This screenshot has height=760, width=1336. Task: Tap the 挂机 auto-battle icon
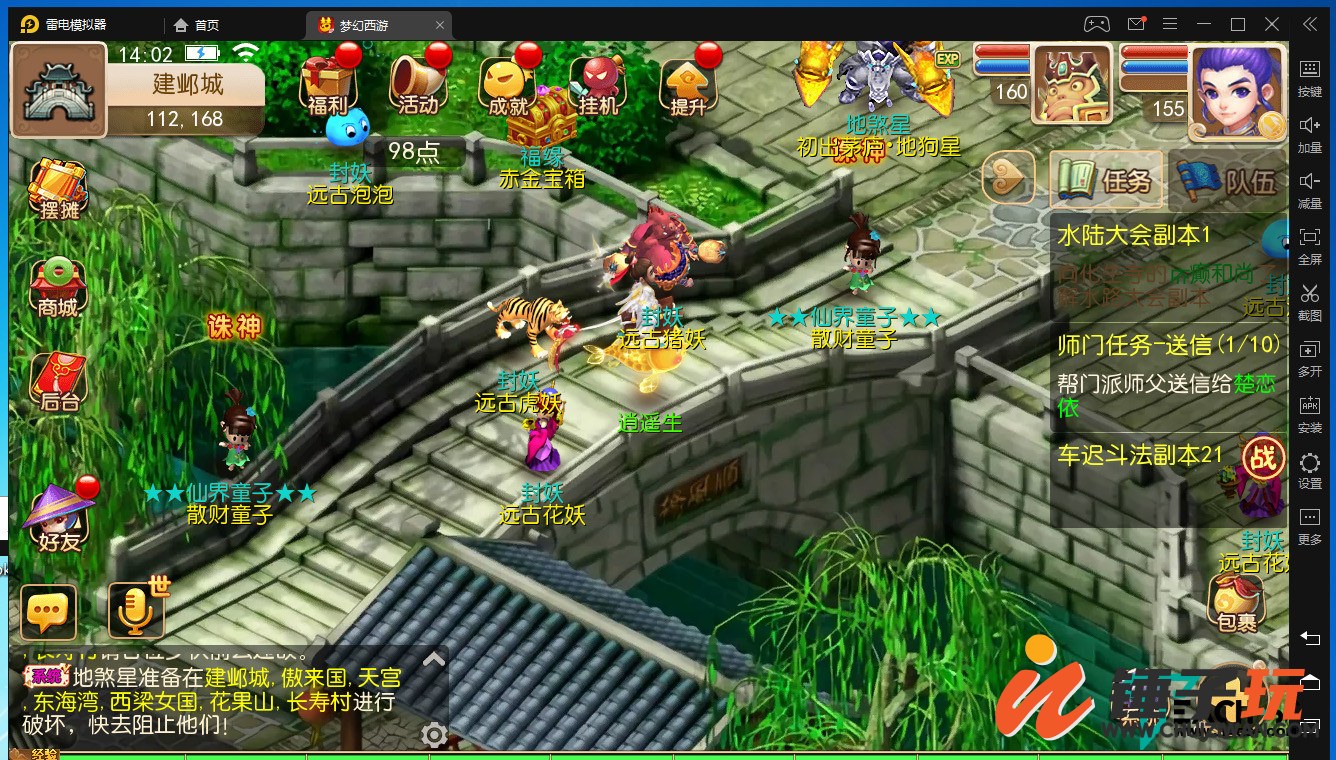click(x=597, y=82)
